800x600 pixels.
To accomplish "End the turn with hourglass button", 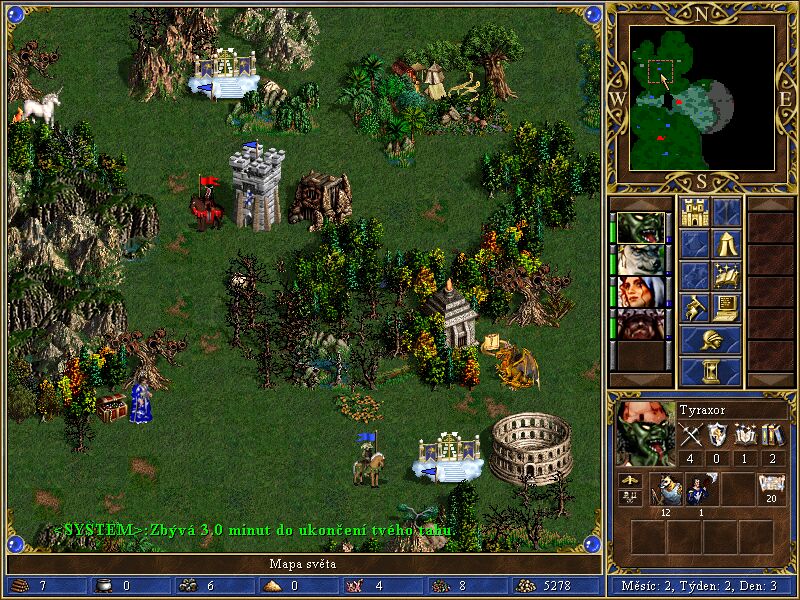I will [711, 372].
